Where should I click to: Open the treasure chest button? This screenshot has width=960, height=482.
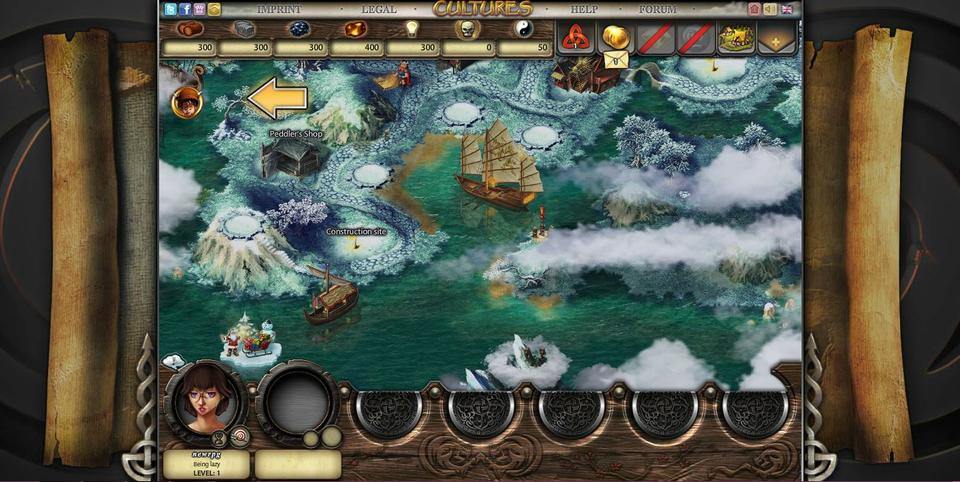pos(736,39)
